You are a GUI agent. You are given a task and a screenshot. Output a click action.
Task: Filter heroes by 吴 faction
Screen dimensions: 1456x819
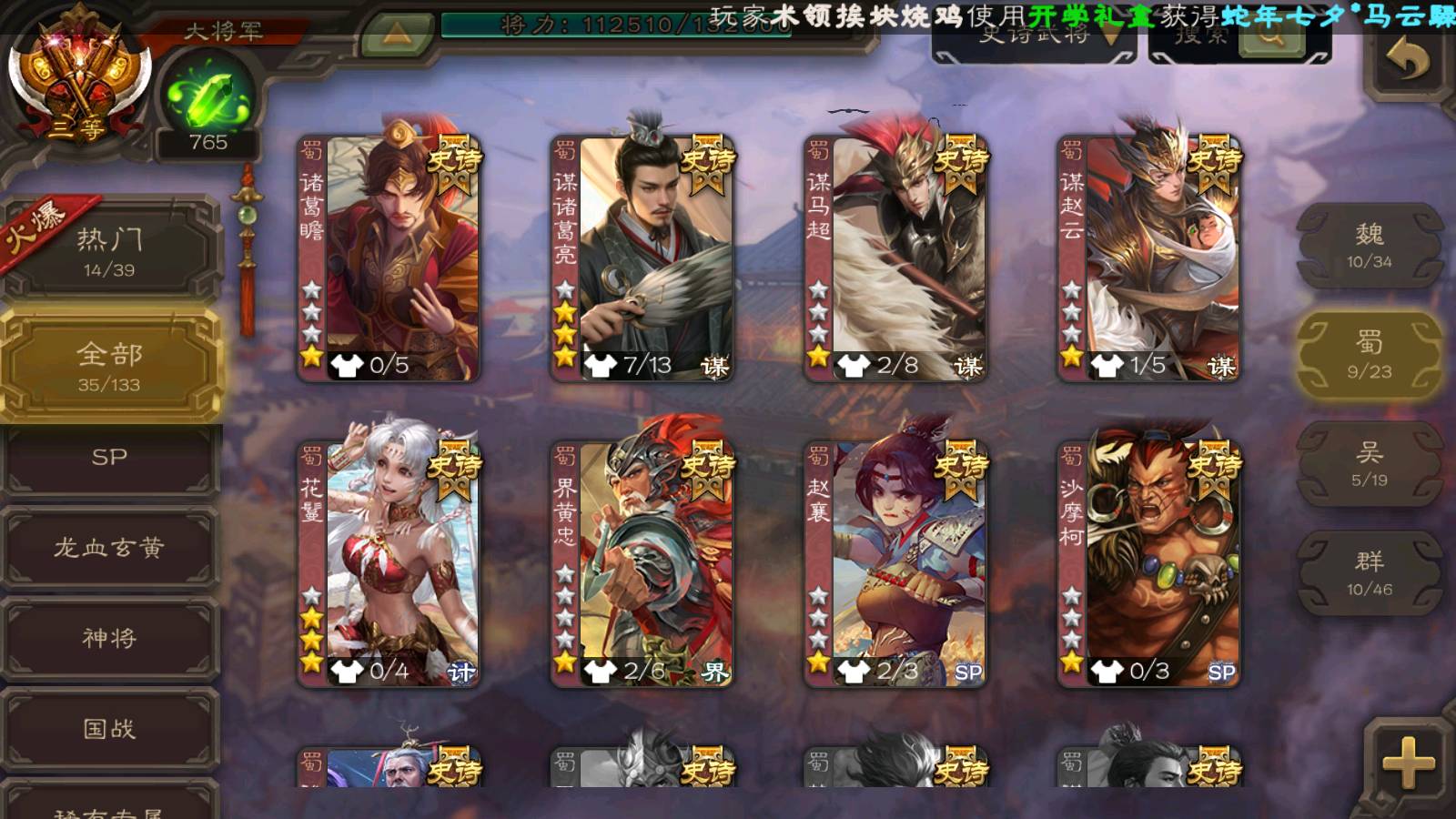coord(1369,464)
